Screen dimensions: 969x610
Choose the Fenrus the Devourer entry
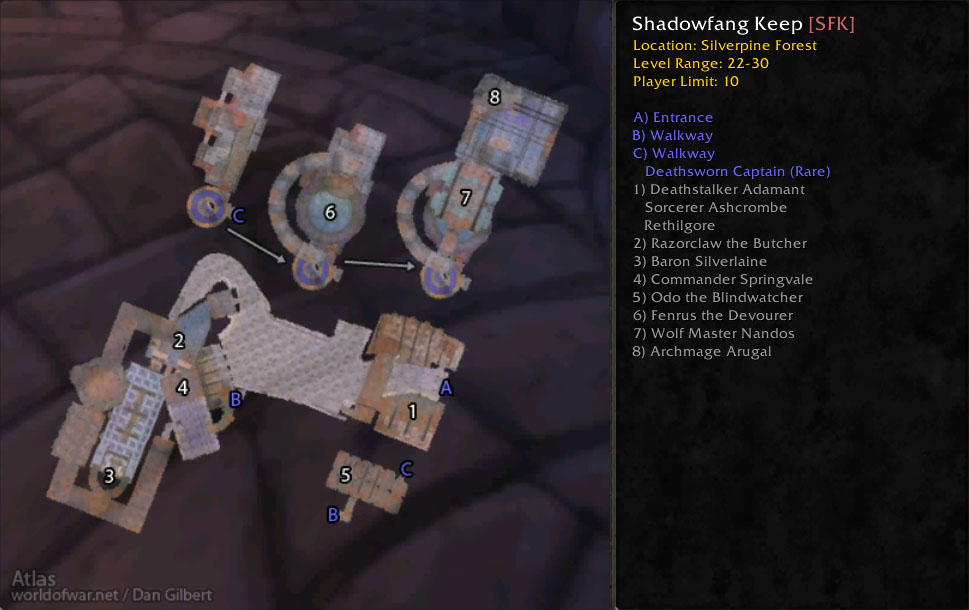[712, 315]
